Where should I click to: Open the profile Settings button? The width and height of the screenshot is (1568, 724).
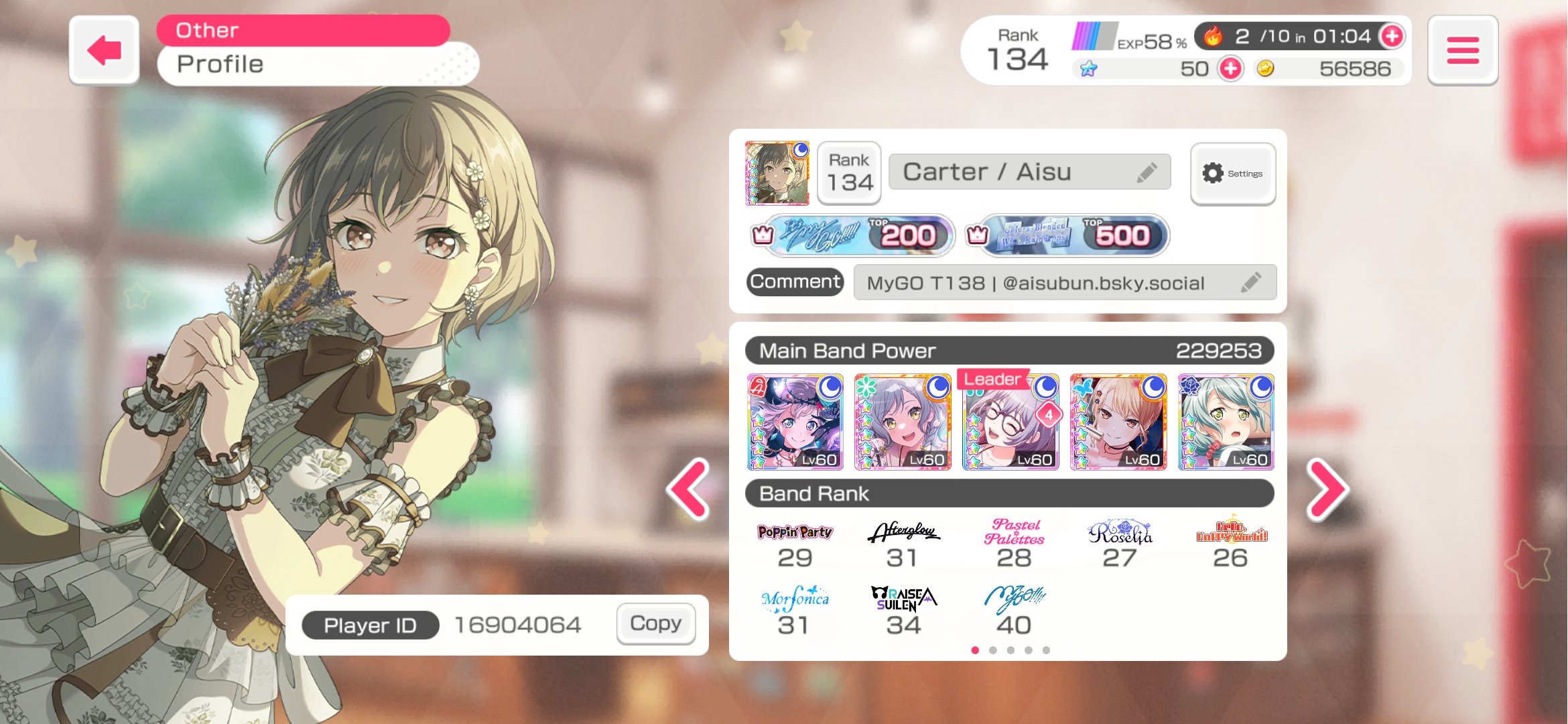pyautogui.click(x=1232, y=174)
